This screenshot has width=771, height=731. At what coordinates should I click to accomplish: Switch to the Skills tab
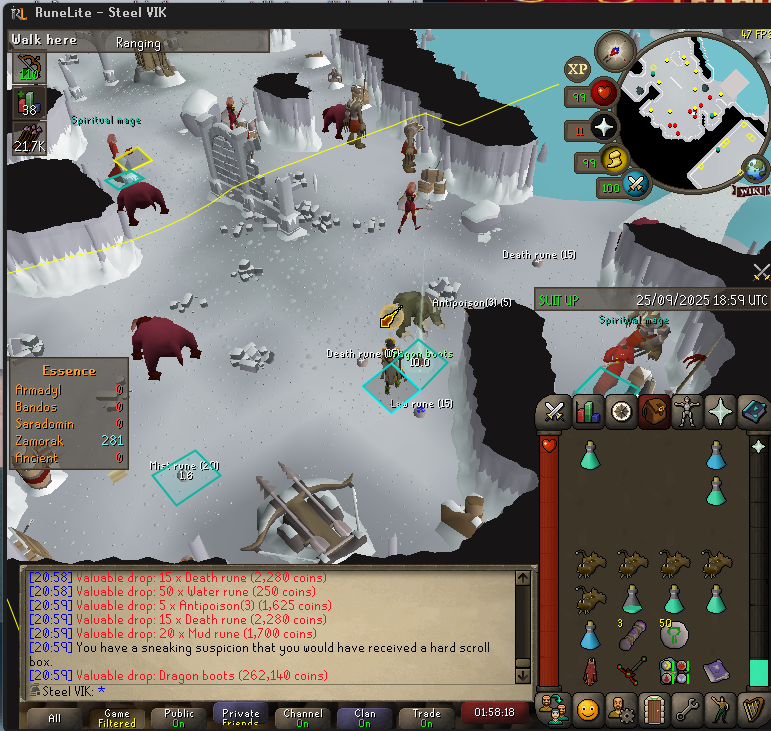point(587,410)
